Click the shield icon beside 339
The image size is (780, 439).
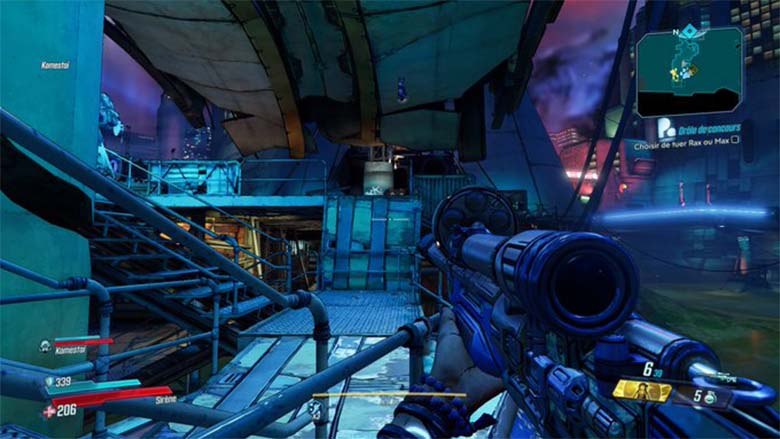coord(50,381)
